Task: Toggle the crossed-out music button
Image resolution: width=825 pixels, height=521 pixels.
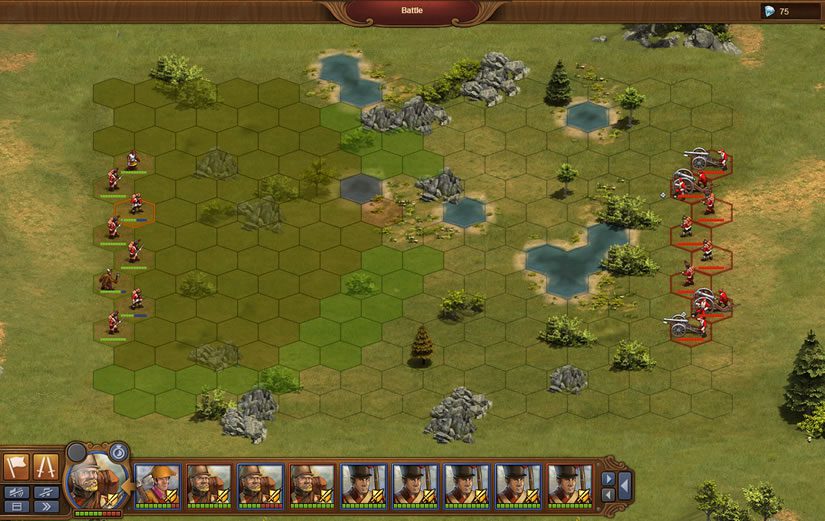Action: coord(46,491)
